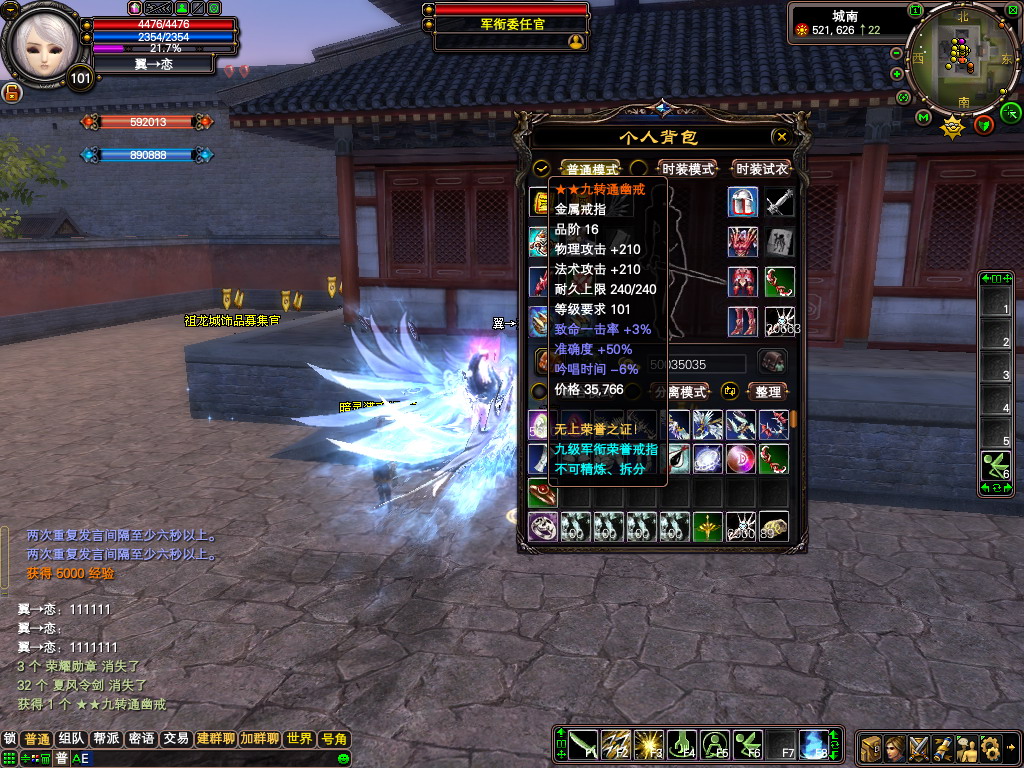Click the 建群聊 create group chat button
Viewport: 1024px width, 768px height.
coord(216,739)
